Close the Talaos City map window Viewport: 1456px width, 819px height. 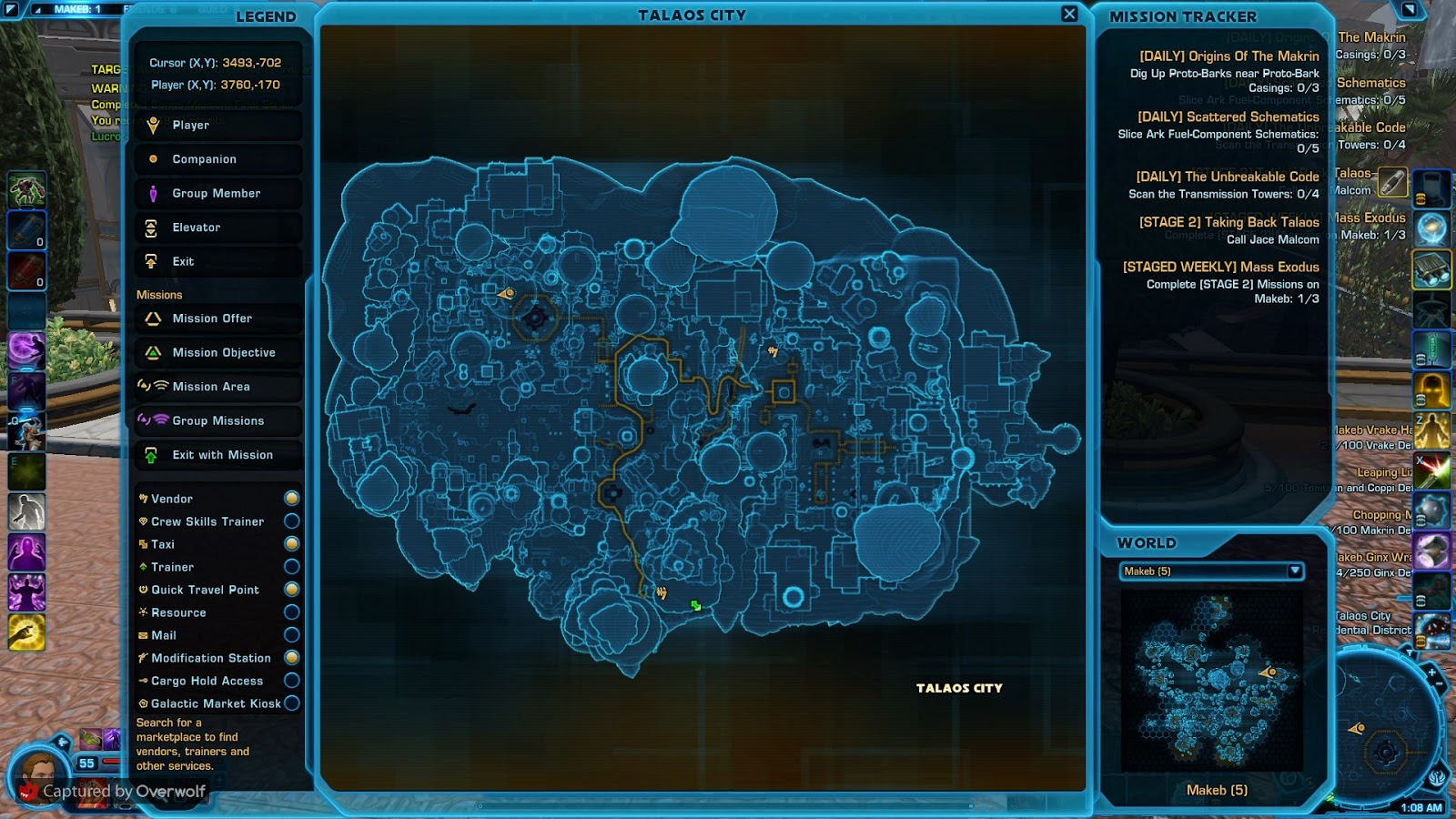point(1069,14)
